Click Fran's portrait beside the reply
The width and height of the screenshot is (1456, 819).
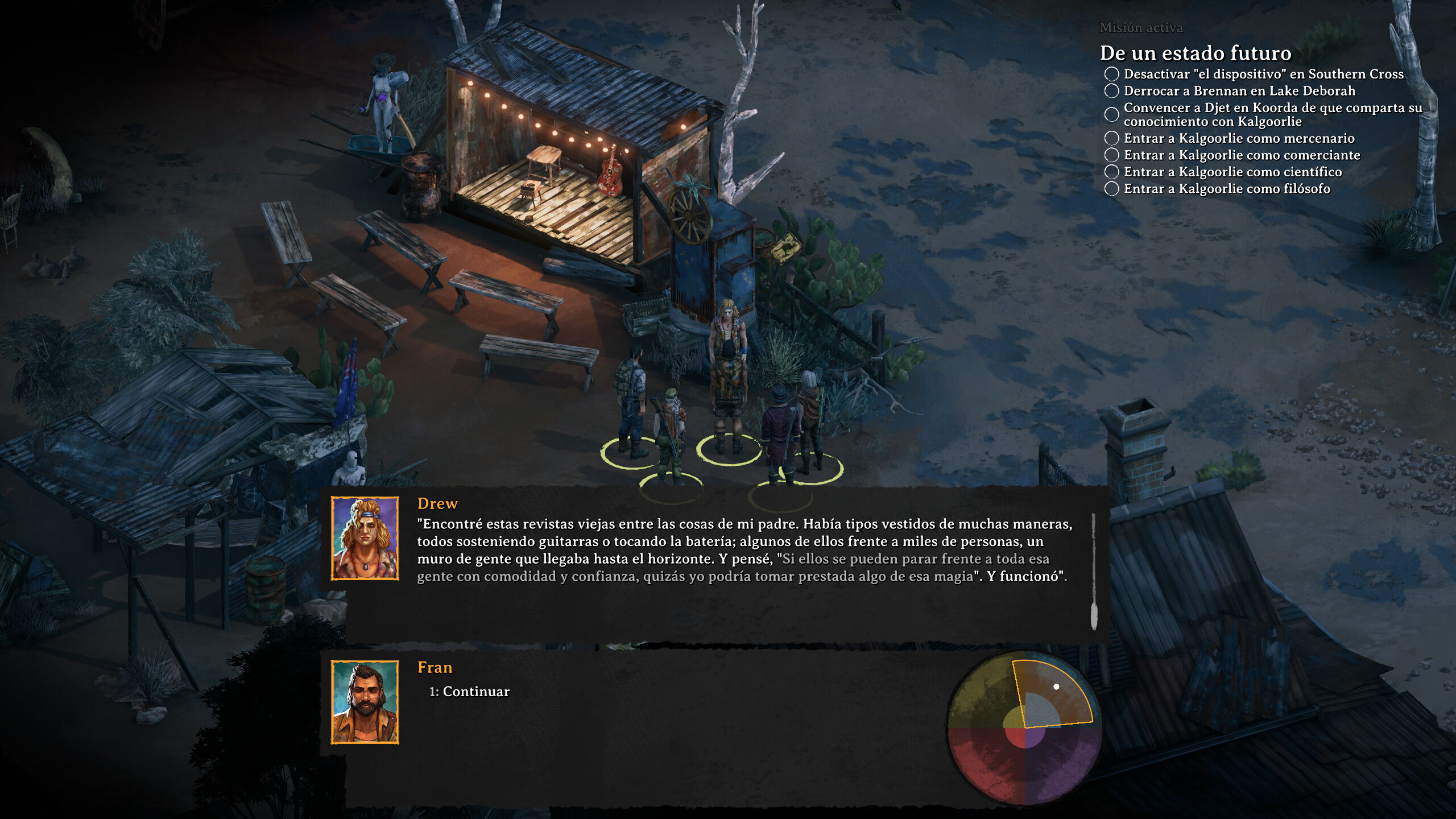coord(365,702)
